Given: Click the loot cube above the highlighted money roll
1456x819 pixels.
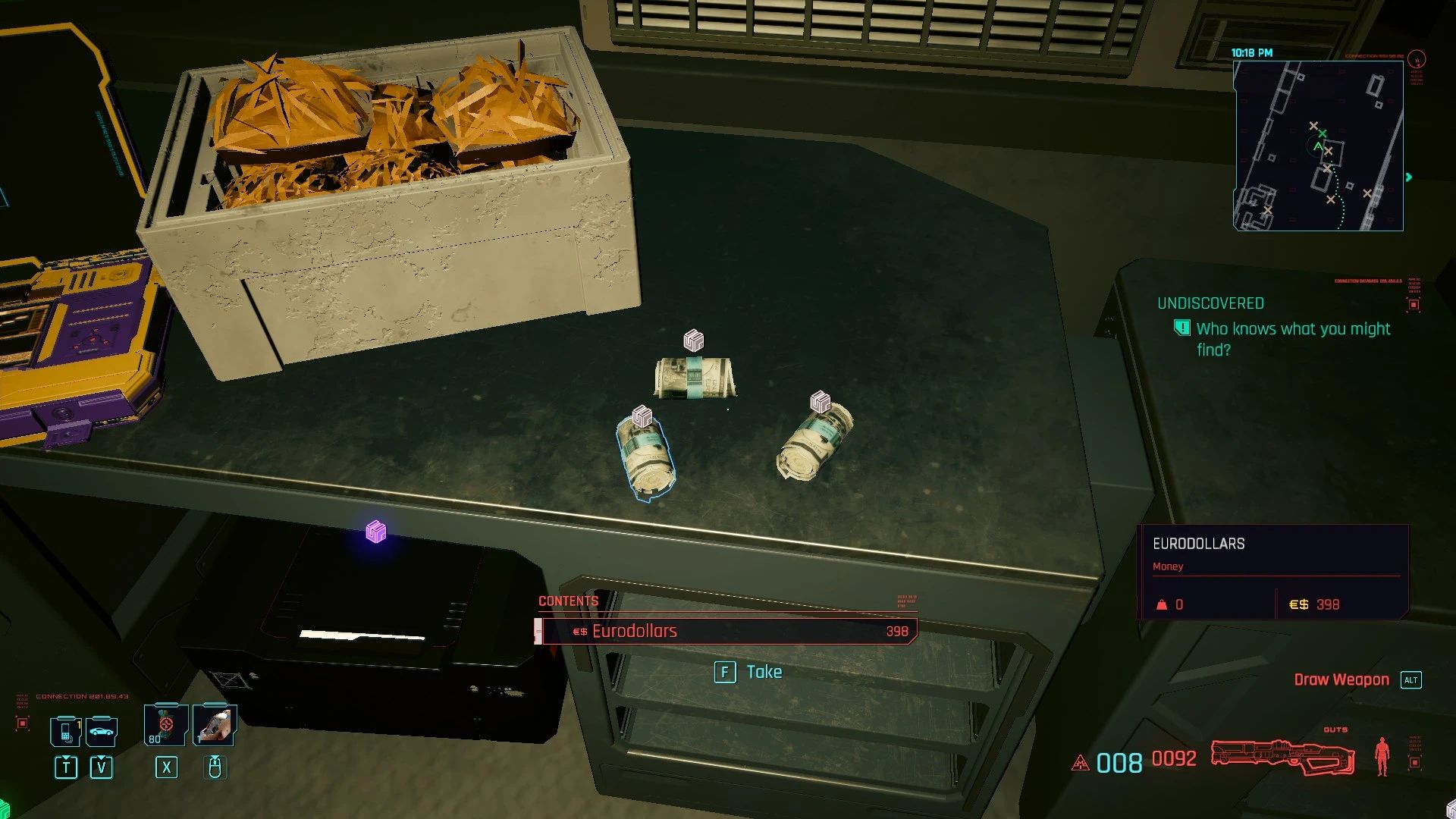Looking at the screenshot, I should pyautogui.click(x=642, y=416).
